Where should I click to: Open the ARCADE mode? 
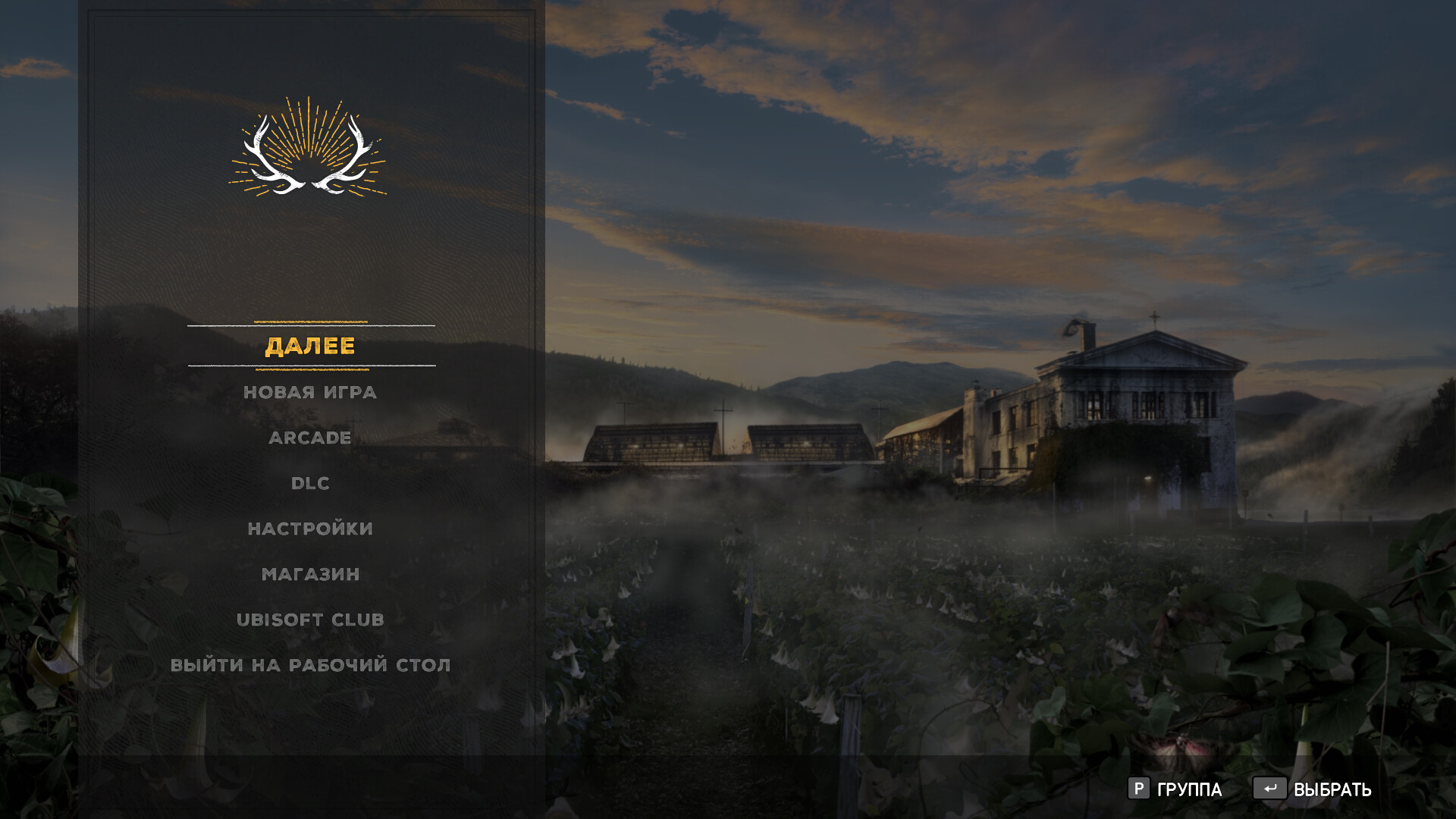click(x=310, y=438)
